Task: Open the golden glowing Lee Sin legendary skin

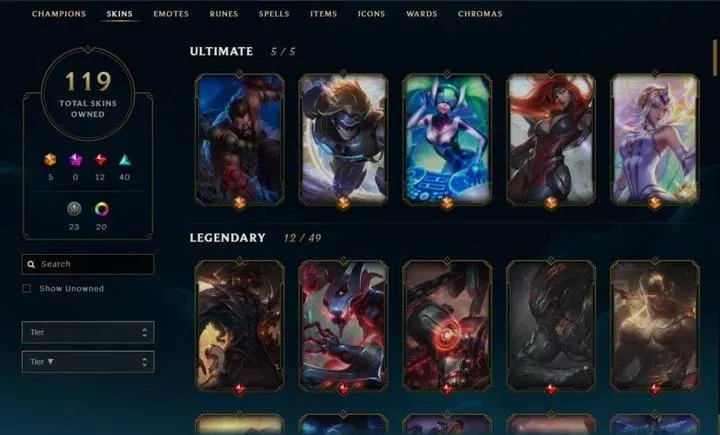Action: [x=655, y=324]
